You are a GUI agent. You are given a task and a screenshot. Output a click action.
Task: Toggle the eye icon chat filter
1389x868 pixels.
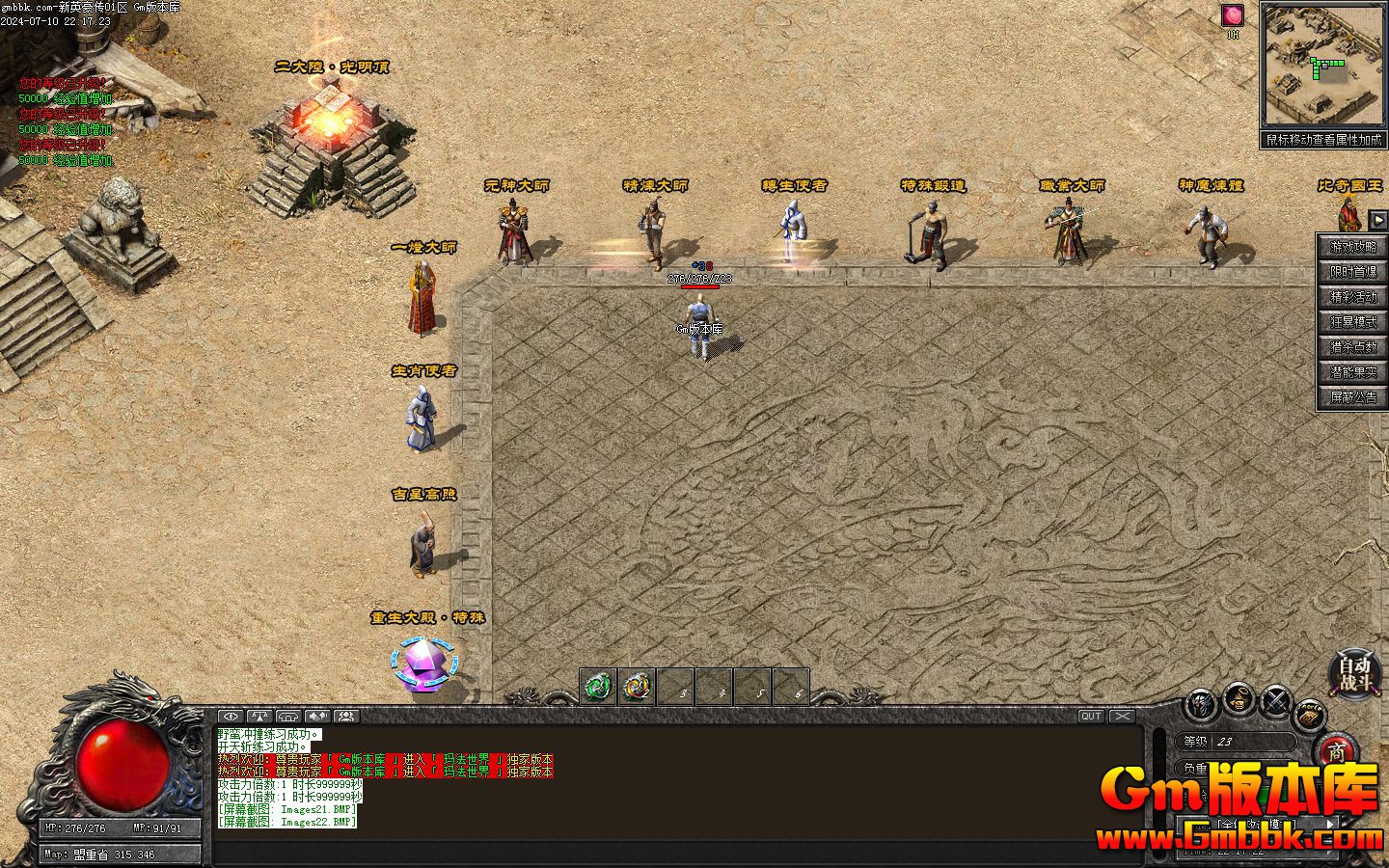231,717
